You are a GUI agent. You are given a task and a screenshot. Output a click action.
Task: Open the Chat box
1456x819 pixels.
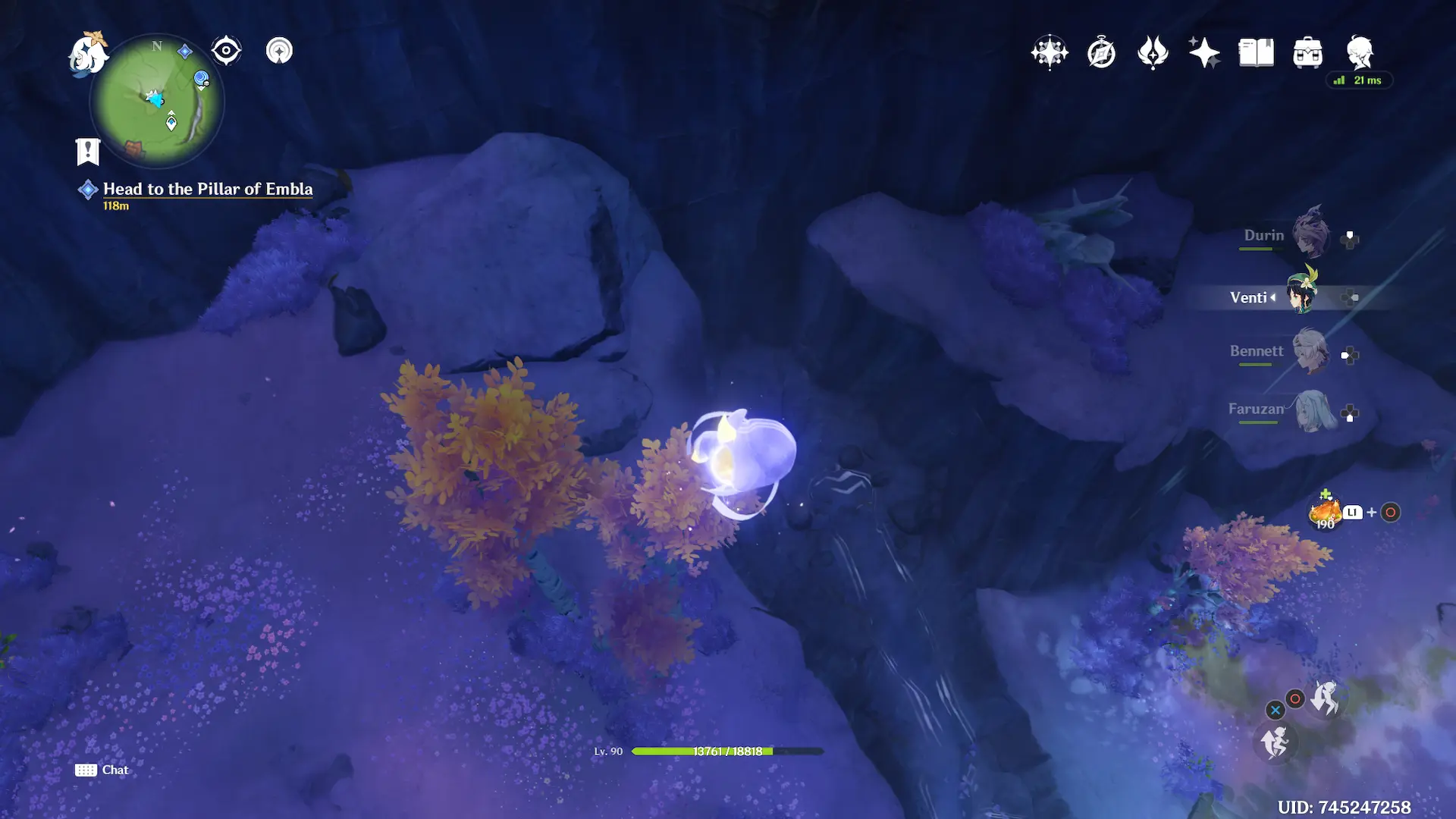pos(102,770)
